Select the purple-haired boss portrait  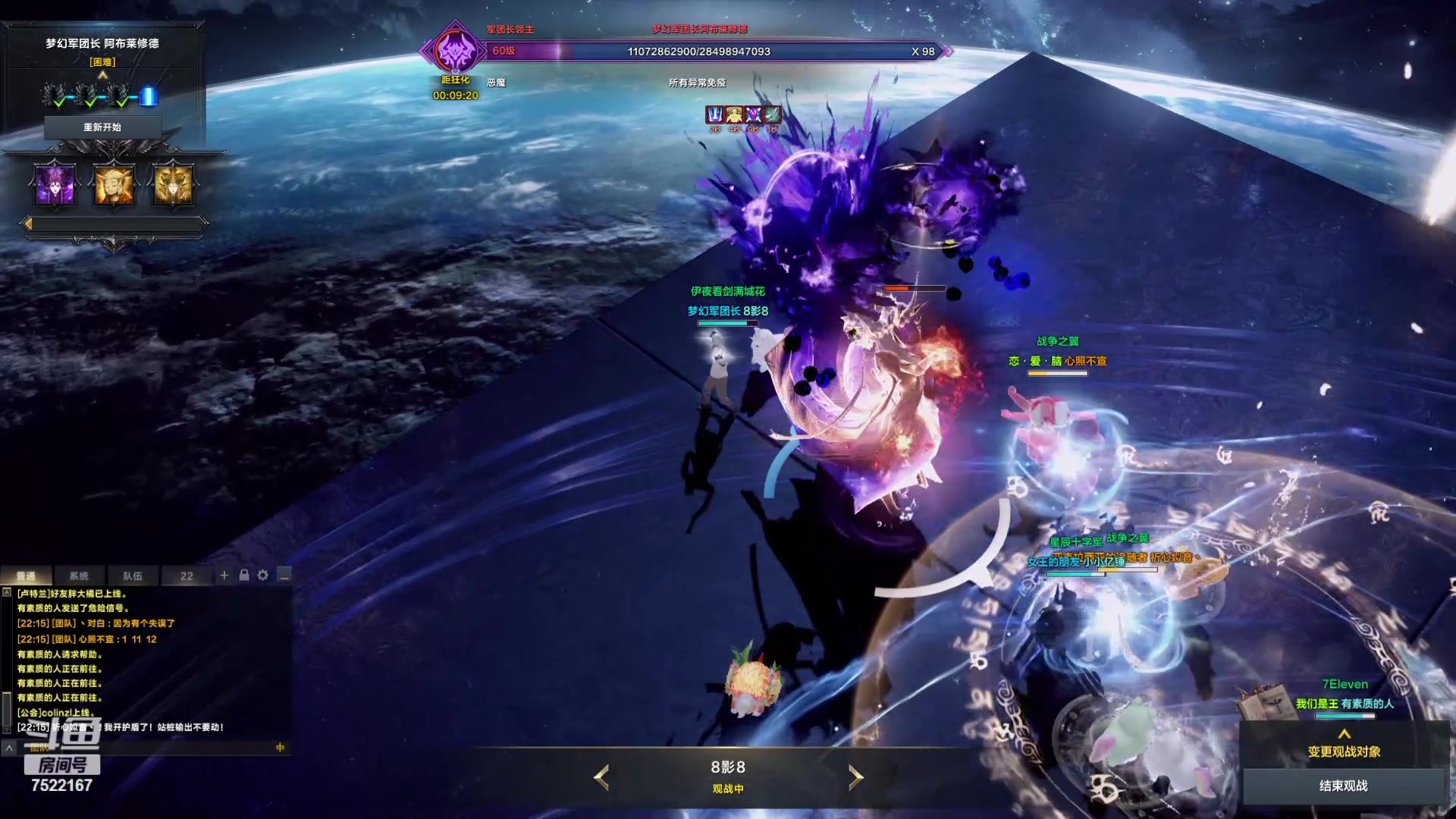(55, 184)
